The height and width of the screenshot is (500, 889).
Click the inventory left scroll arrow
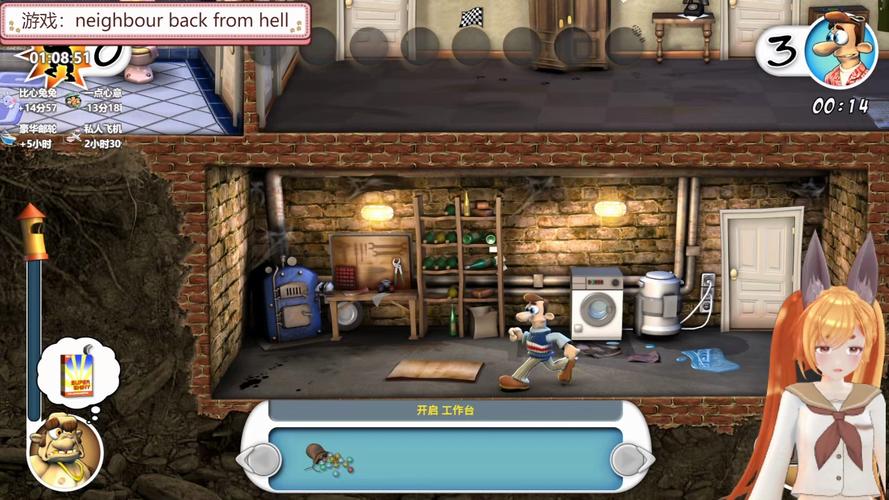tap(261, 459)
